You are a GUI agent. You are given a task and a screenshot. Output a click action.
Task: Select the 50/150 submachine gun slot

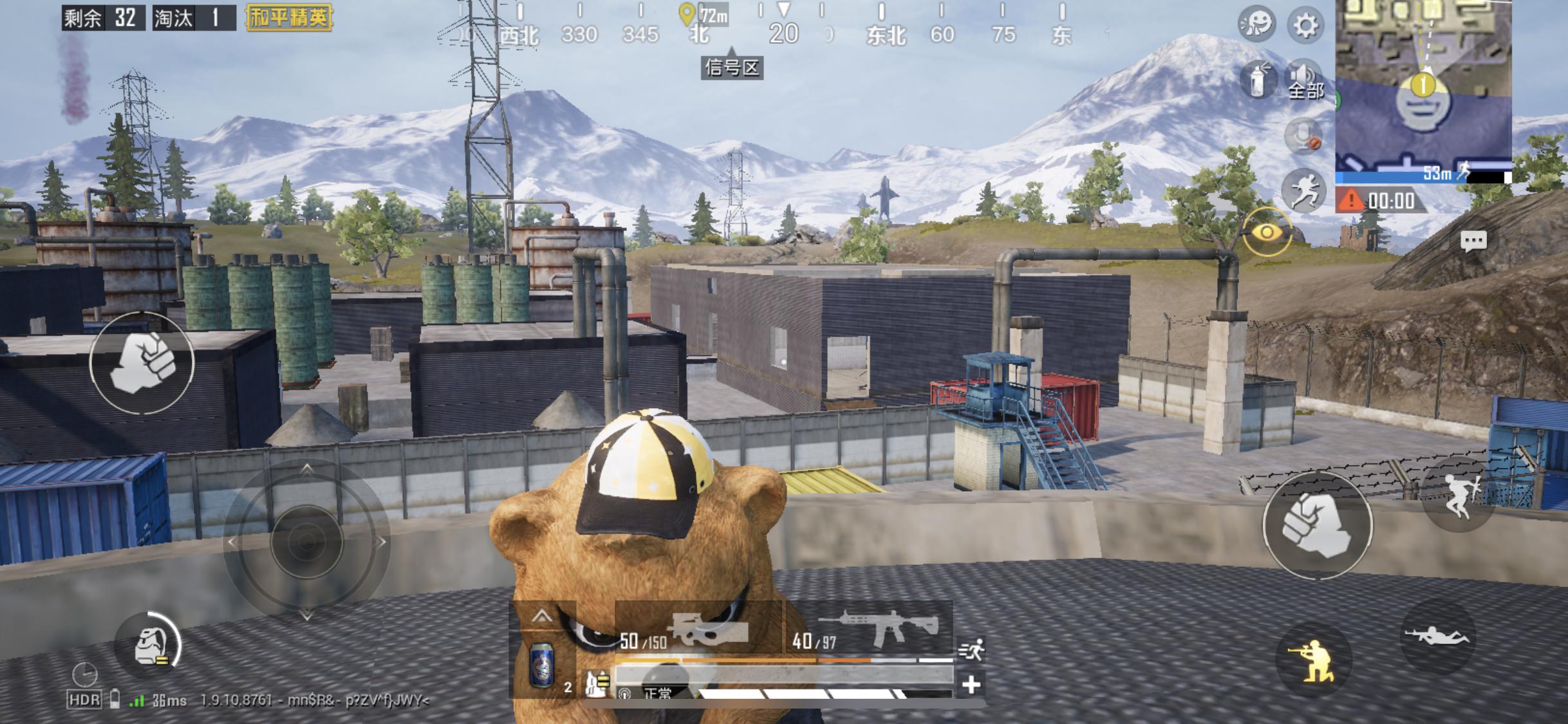click(x=699, y=630)
